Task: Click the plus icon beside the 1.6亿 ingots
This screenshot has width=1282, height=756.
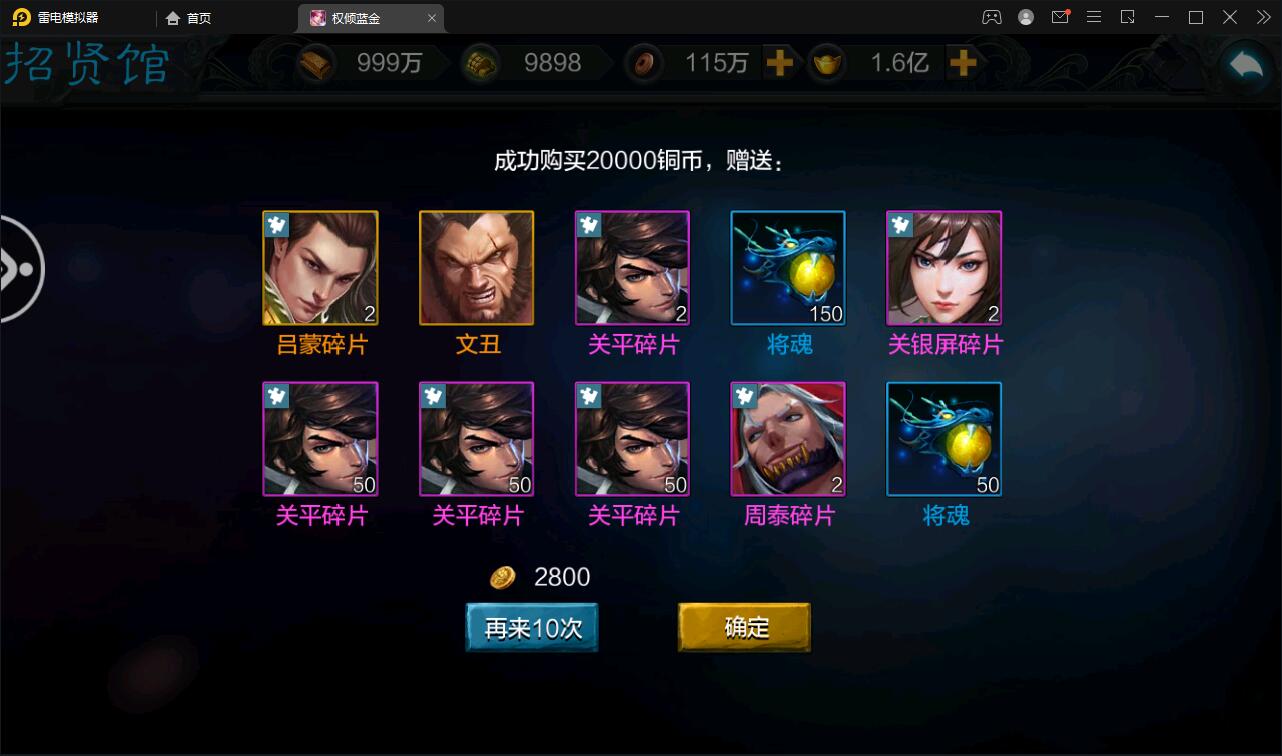Action: point(963,62)
